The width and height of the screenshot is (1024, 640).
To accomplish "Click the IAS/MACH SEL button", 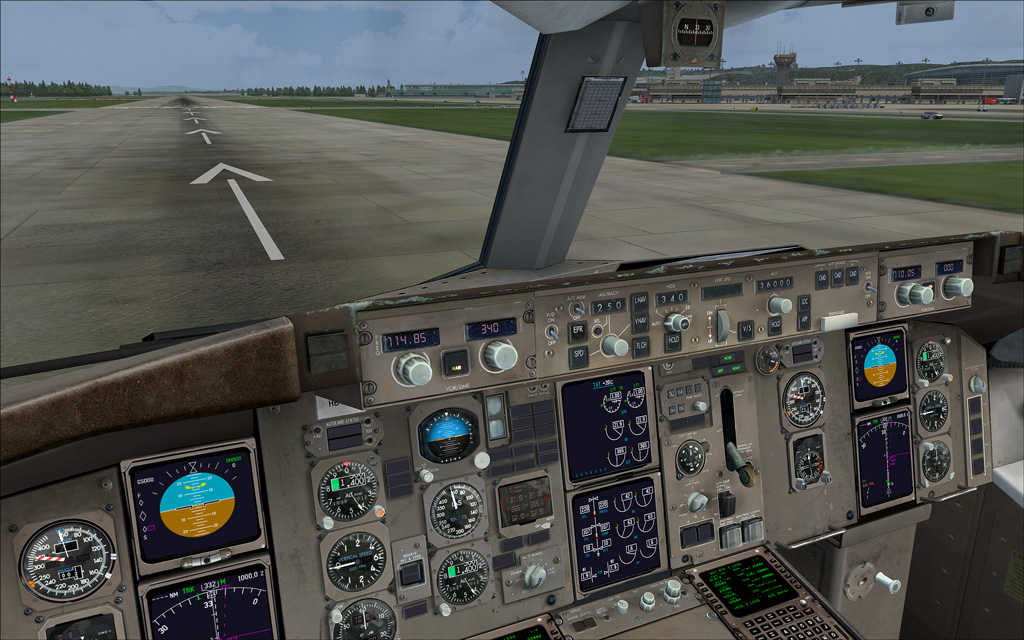I will click(597, 329).
